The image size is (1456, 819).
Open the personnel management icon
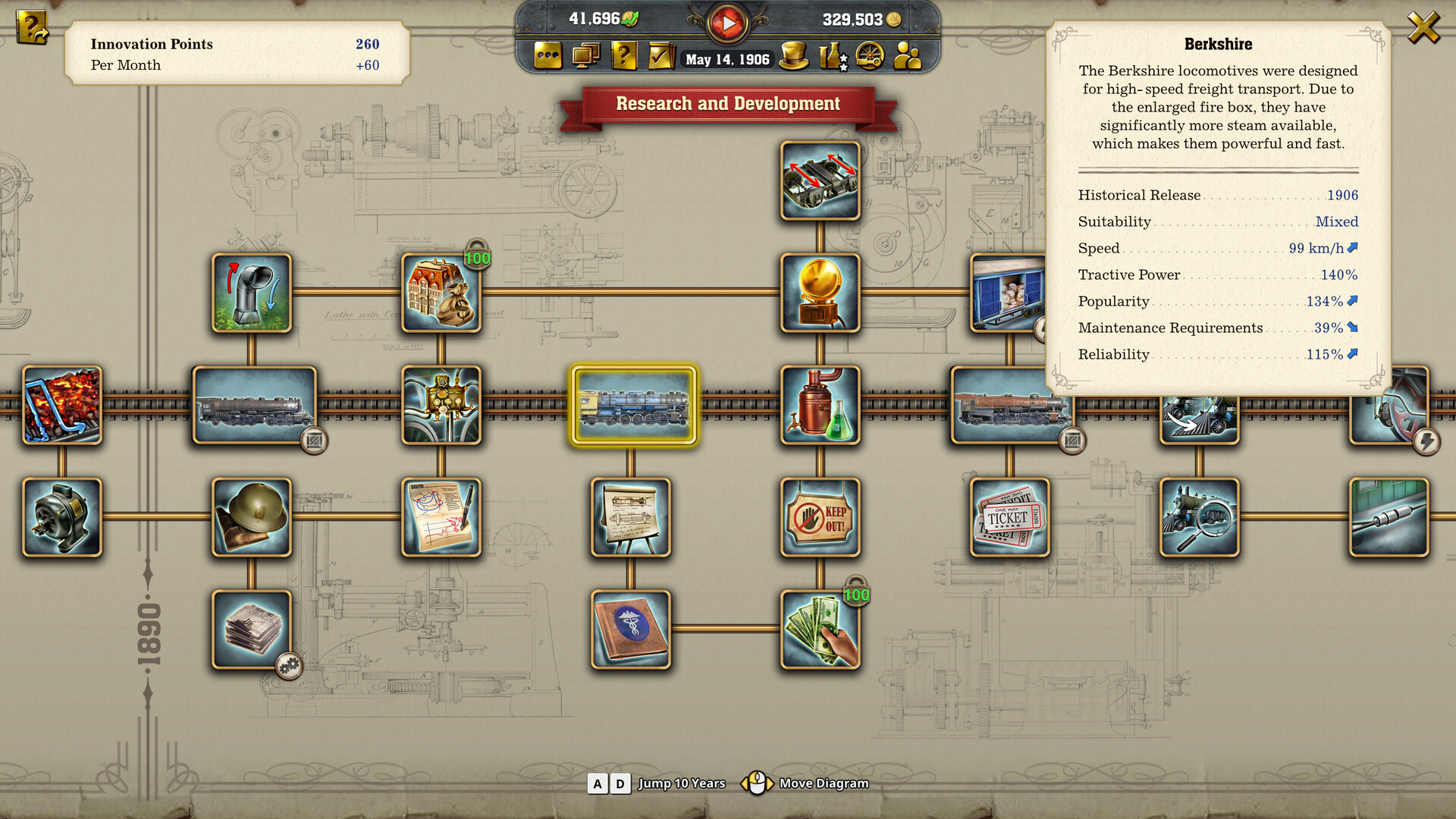pyautogui.click(x=908, y=56)
